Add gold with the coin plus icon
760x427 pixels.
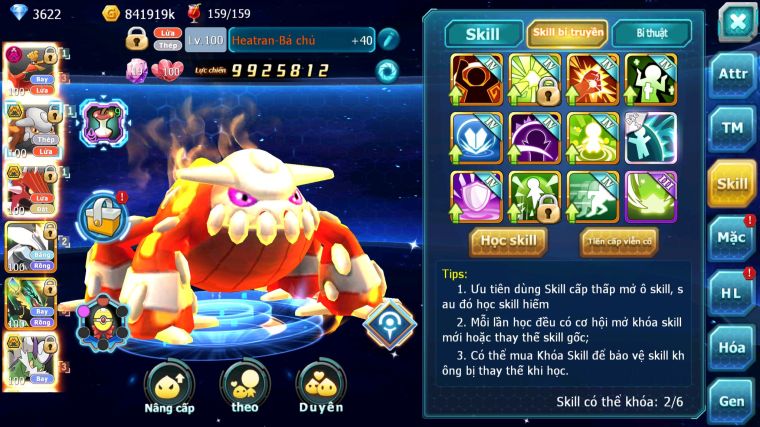[111, 14]
